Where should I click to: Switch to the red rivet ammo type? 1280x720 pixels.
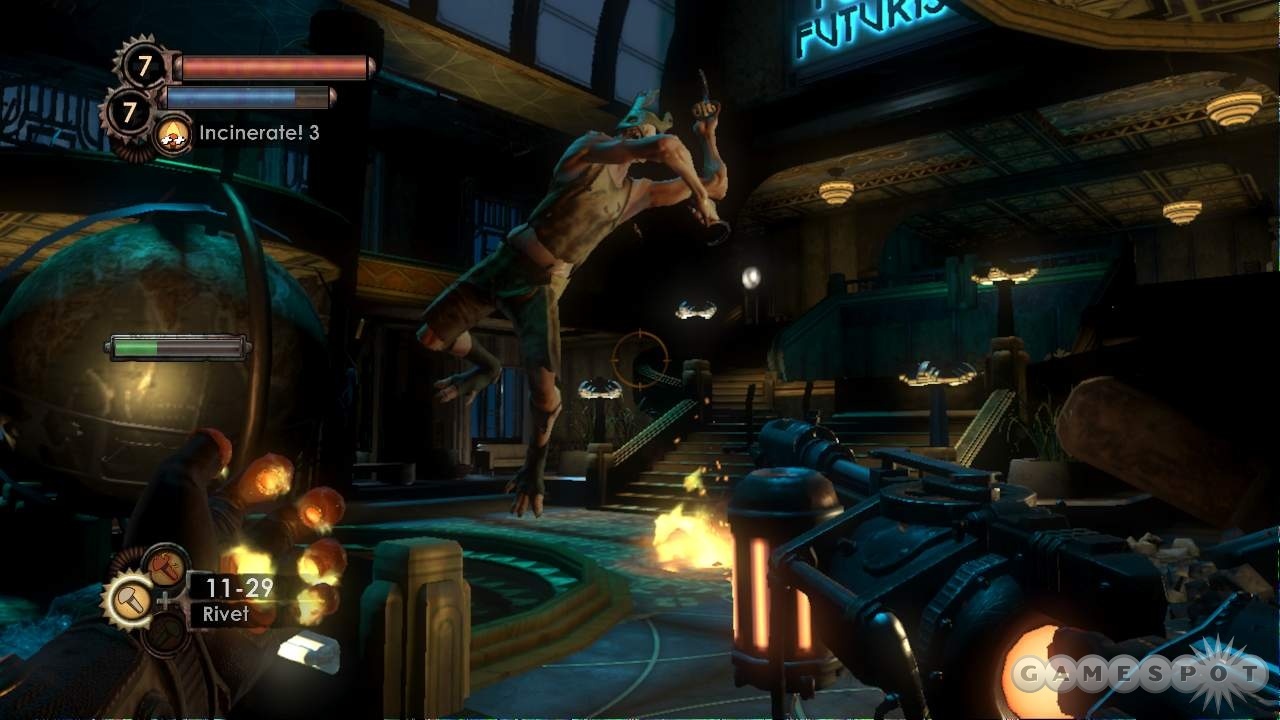[165, 567]
